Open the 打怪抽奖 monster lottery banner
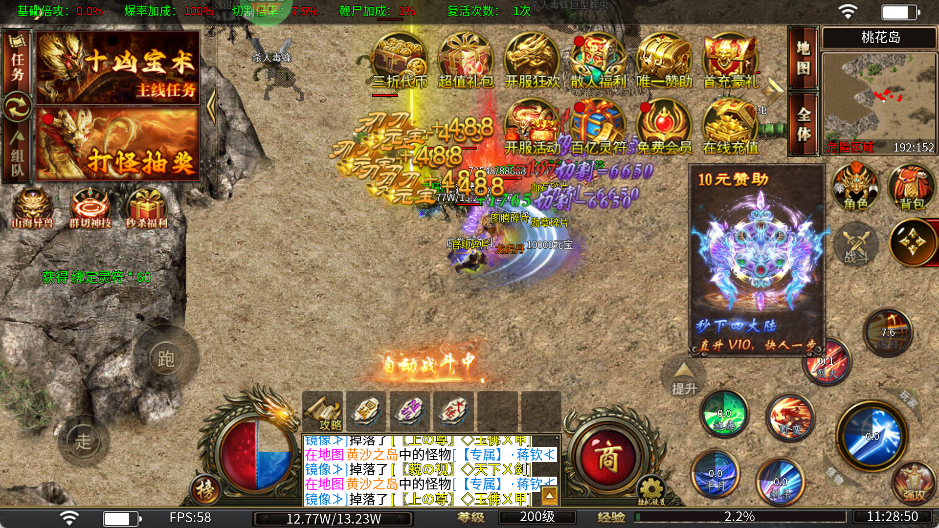939x528 pixels. pos(117,143)
